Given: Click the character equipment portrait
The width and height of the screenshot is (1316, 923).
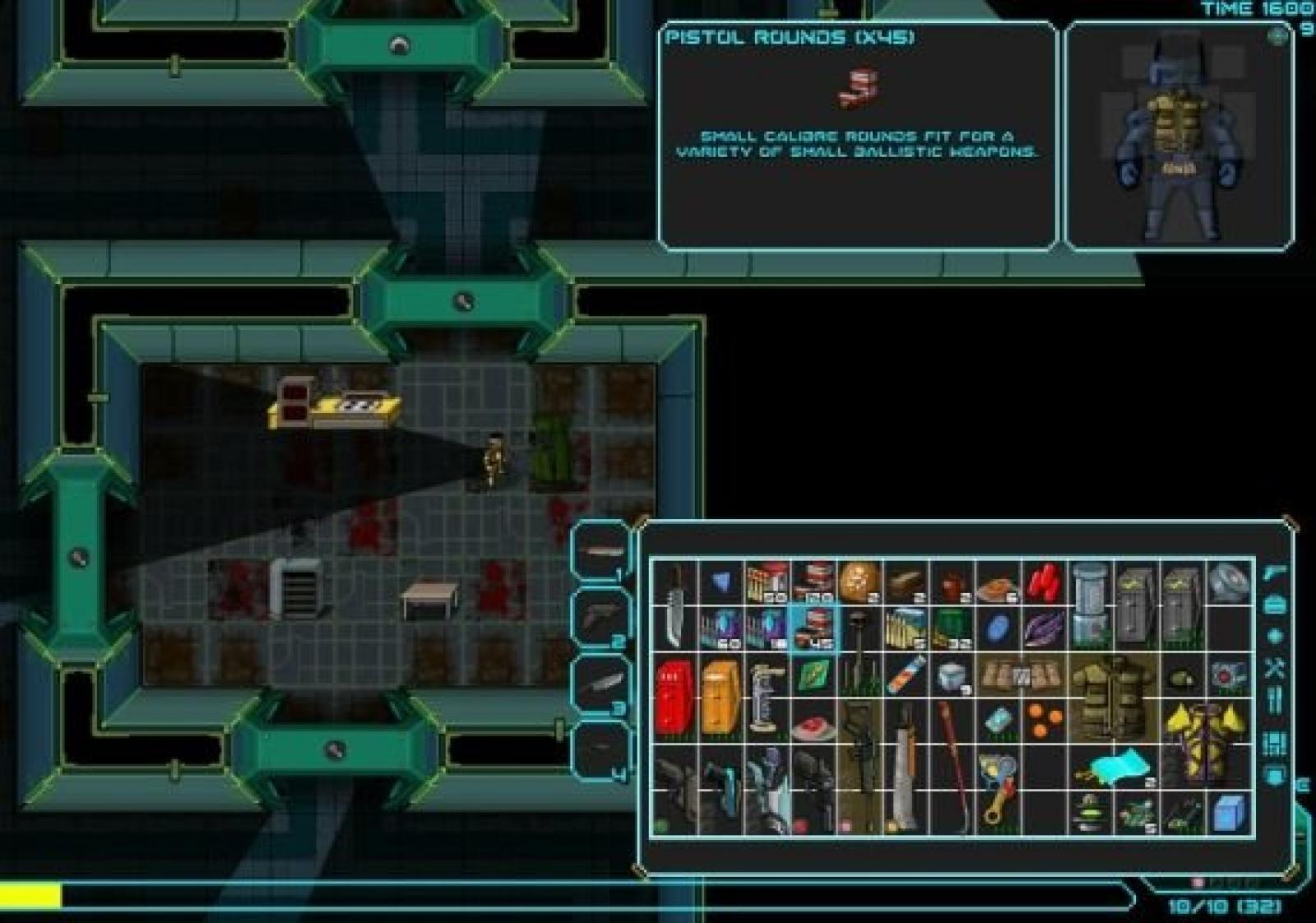Looking at the screenshot, I should coord(1179,136).
